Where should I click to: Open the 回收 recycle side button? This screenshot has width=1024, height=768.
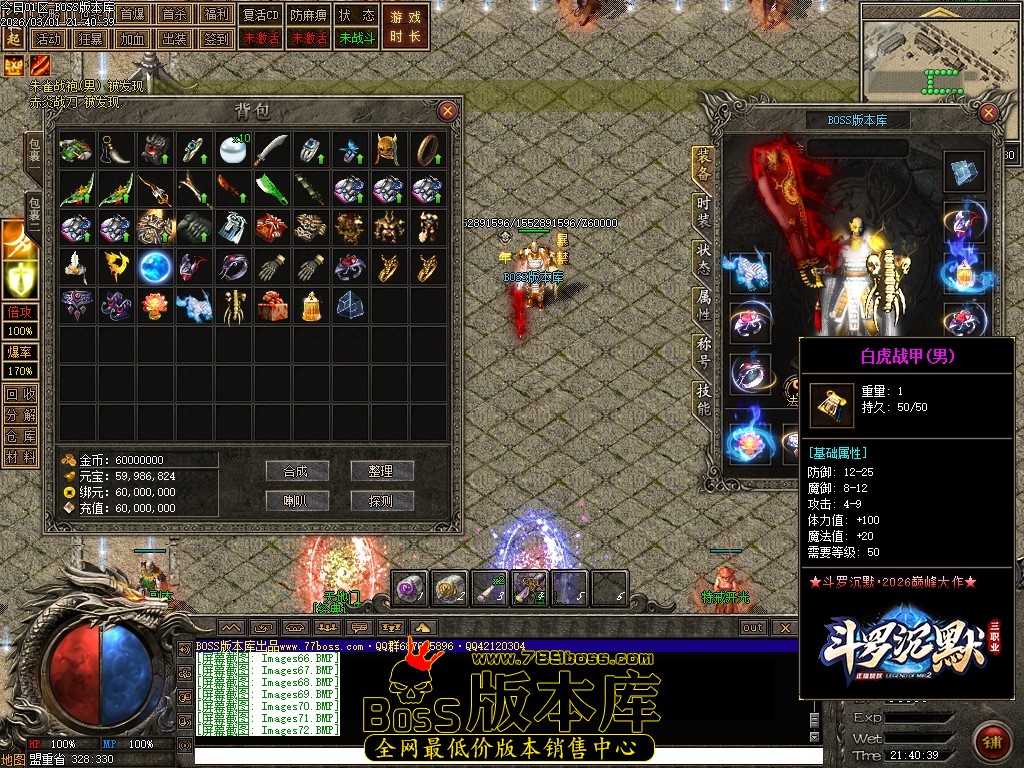19,393
